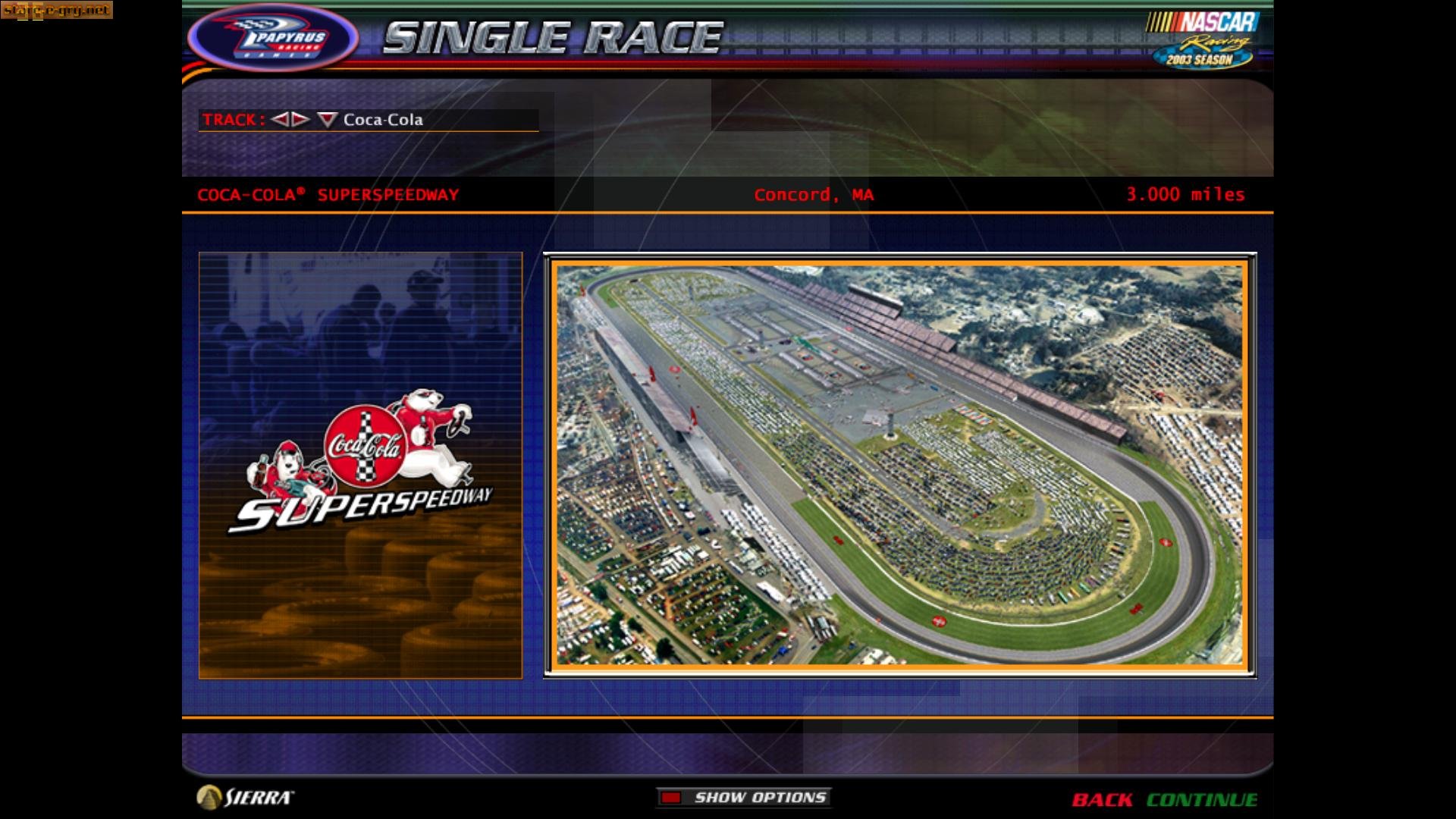Click the Coca-Cola track name field
This screenshot has width=1456, height=819.
pos(383,120)
